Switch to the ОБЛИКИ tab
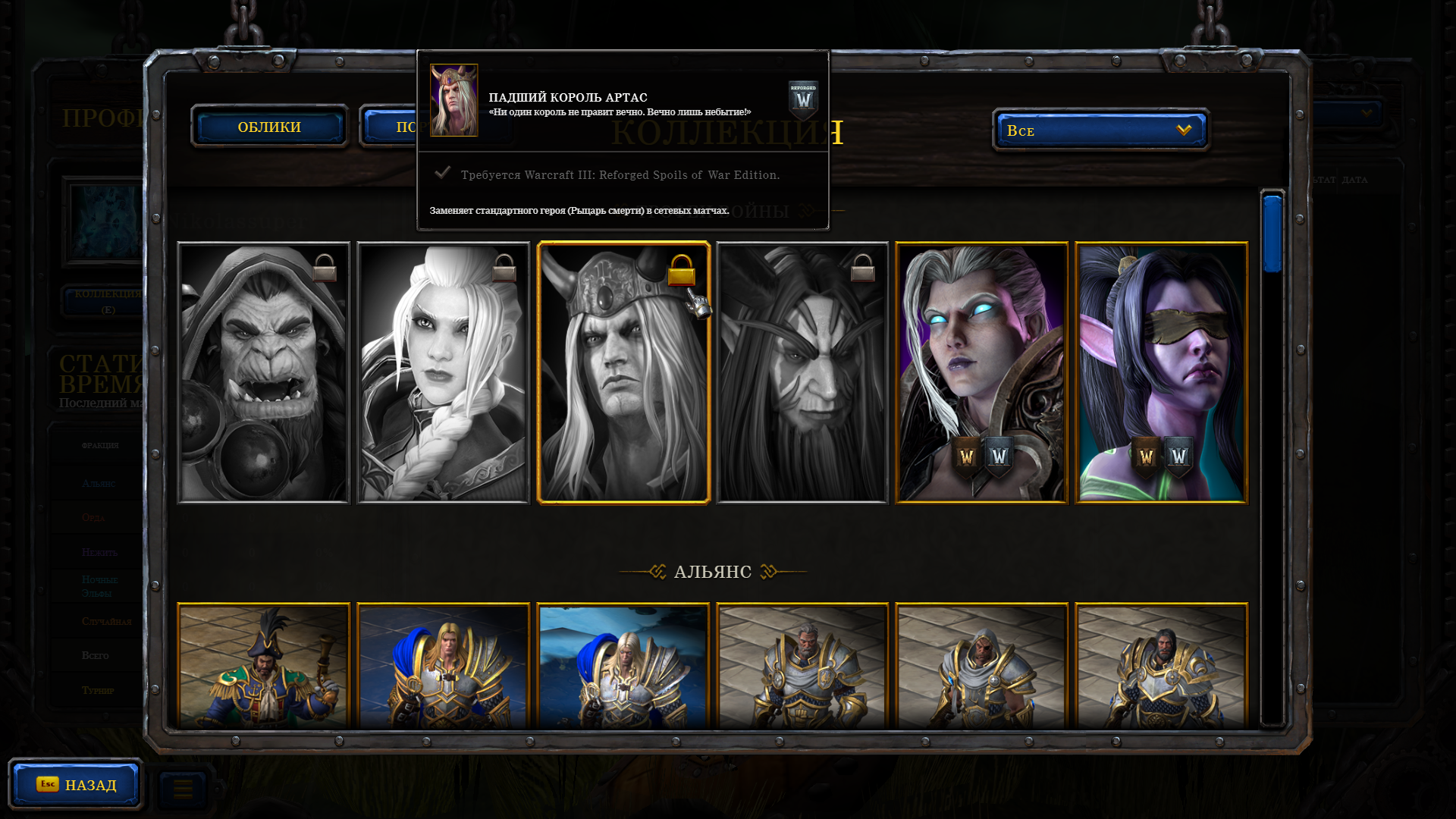This screenshot has height=819, width=1456. point(269,127)
